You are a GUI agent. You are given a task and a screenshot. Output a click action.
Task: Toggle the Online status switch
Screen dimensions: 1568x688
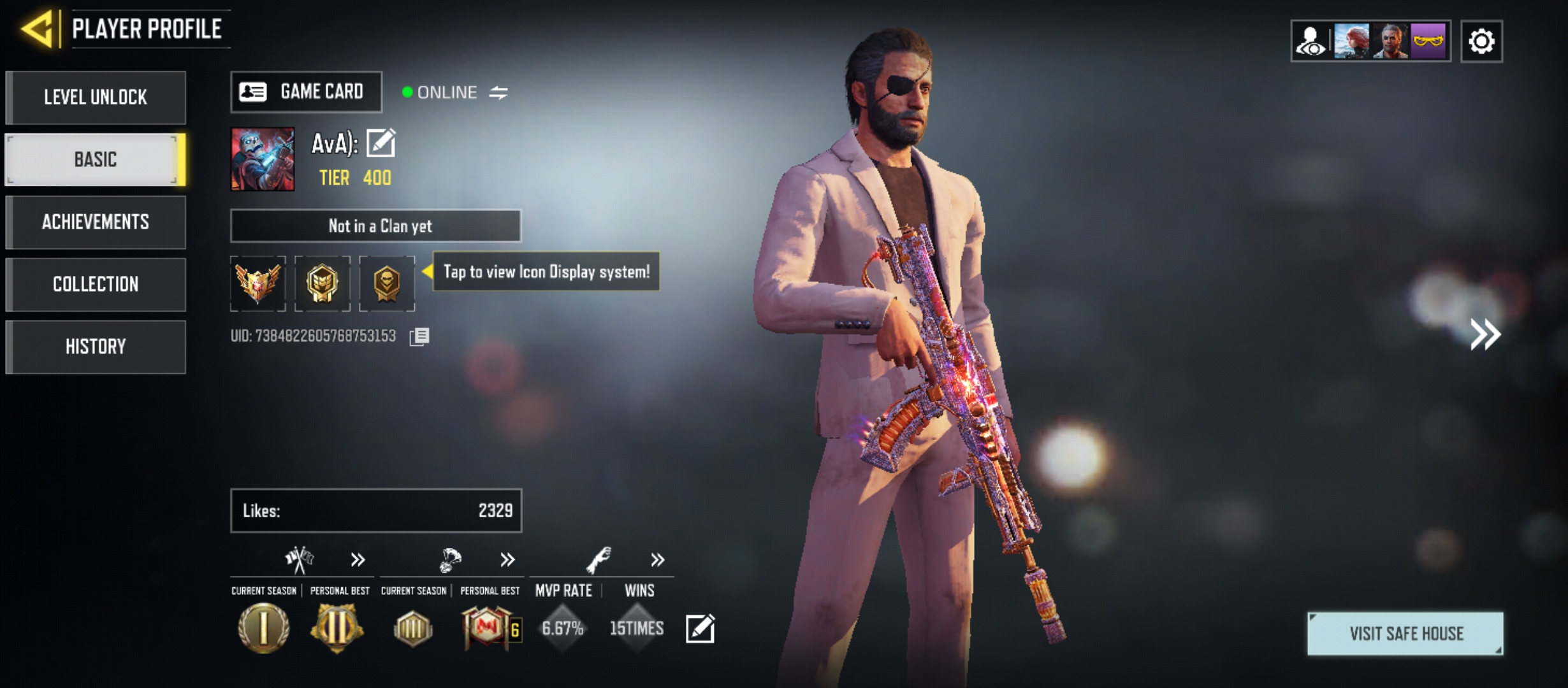point(498,93)
